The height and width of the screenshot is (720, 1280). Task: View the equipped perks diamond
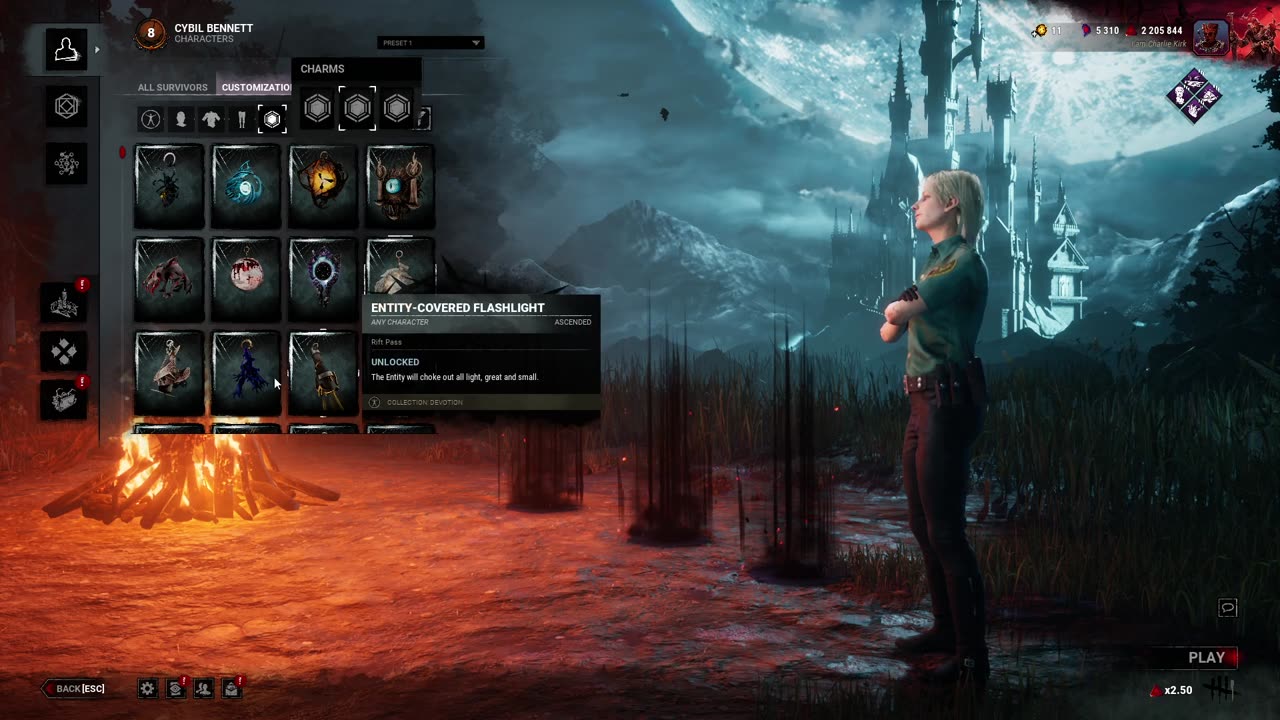click(x=1194, y=97)
